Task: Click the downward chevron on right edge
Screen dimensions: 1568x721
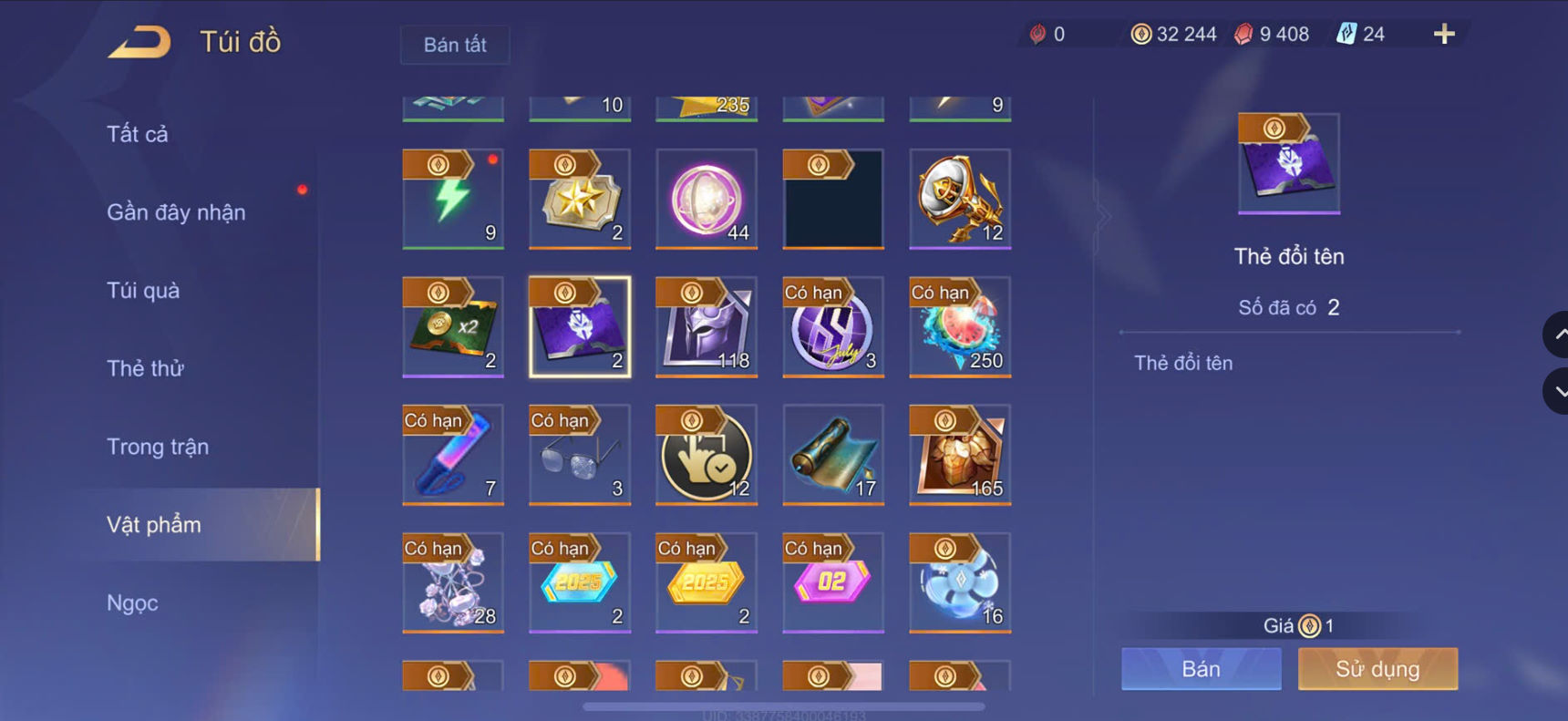Action: point(1554,391)
